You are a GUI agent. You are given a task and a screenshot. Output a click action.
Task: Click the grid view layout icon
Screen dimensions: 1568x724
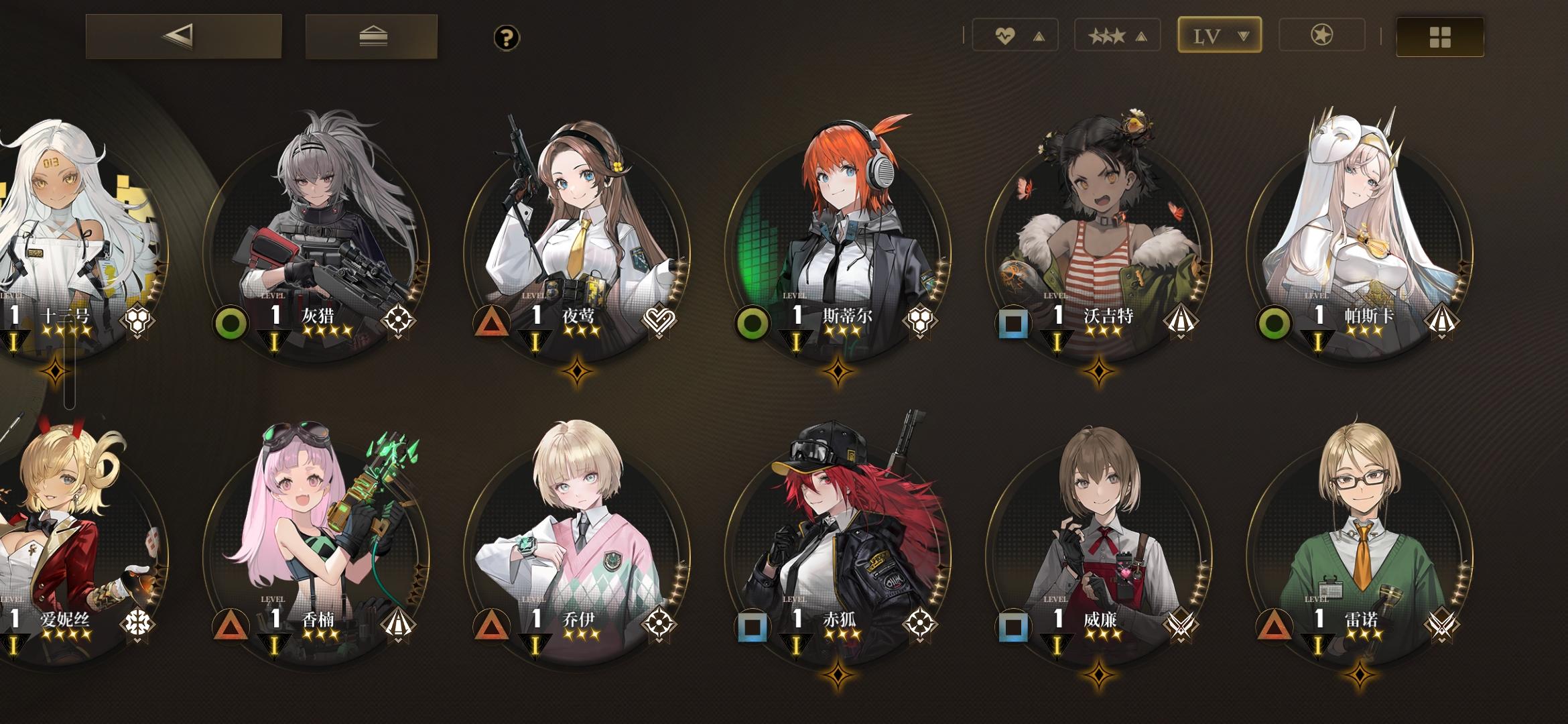click(x=1439, y=38)
